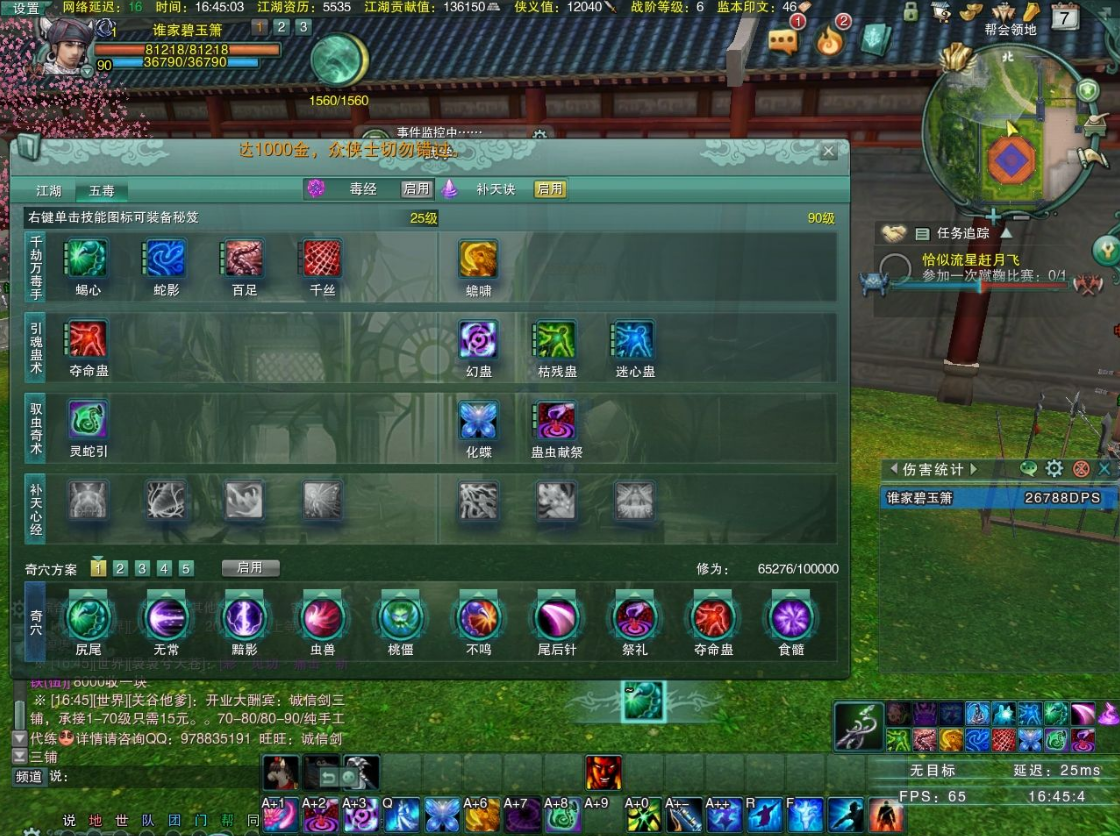This screenshot has height=836, width=1120.
Task: Click the 化蝶 butterfly skill icon
Action: 478,420
